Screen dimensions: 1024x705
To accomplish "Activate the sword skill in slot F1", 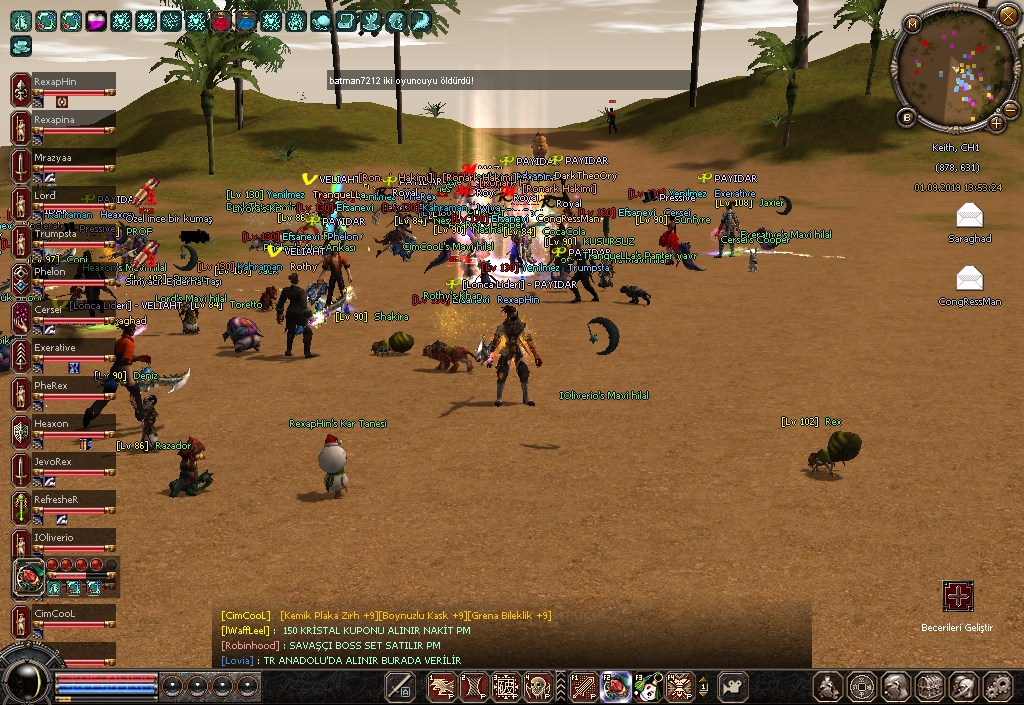I will pos(584,686).
